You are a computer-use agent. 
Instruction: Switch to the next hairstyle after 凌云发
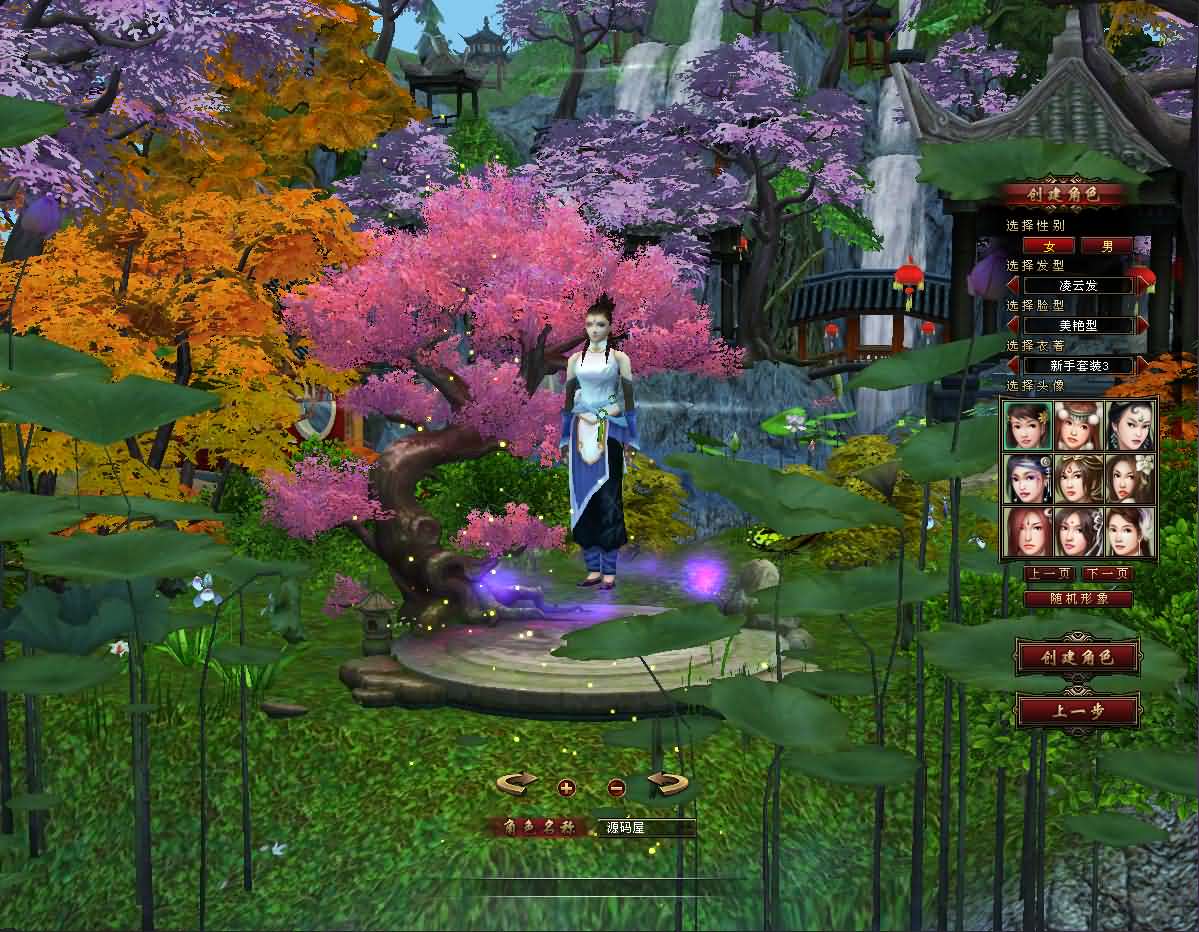(x=1142, y=285)
